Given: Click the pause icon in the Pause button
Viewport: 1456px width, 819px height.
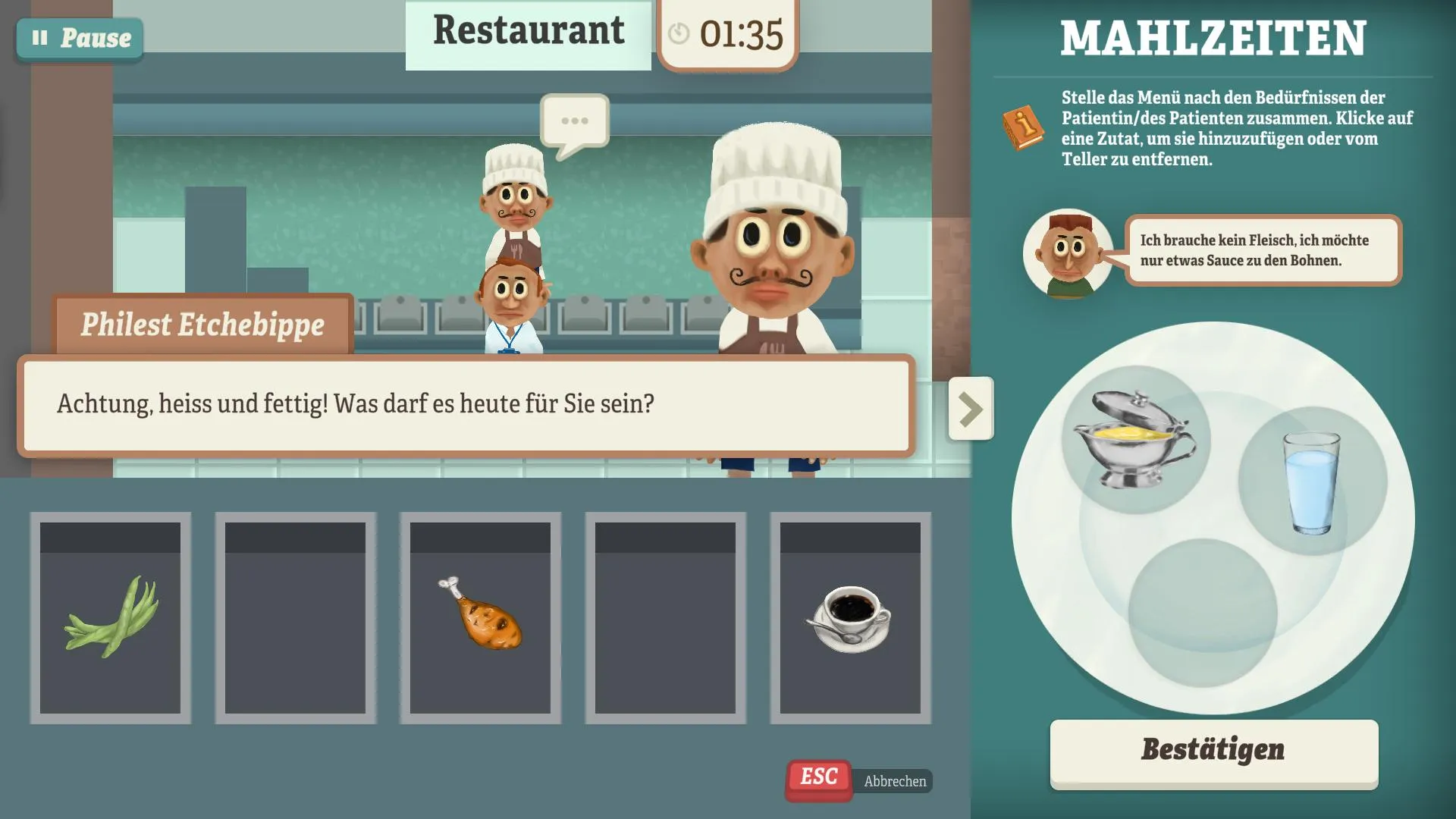Looking at the screenshot, I should pyautogui.click(x=39, y=37).
